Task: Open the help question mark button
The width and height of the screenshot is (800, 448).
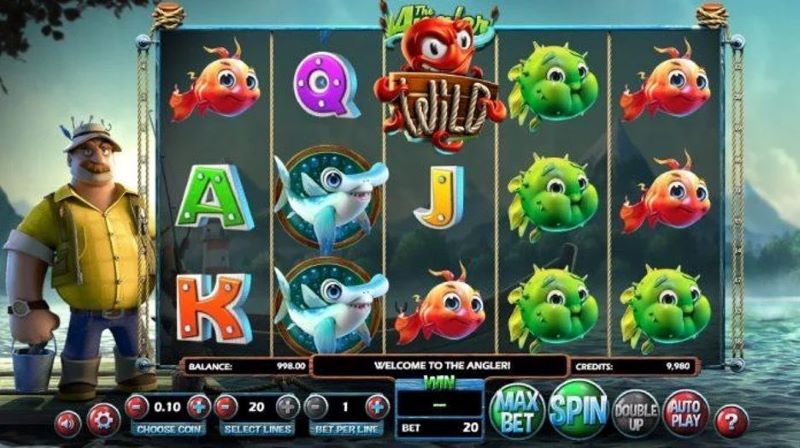Action: pyautogui.click(x=732, y=416)
